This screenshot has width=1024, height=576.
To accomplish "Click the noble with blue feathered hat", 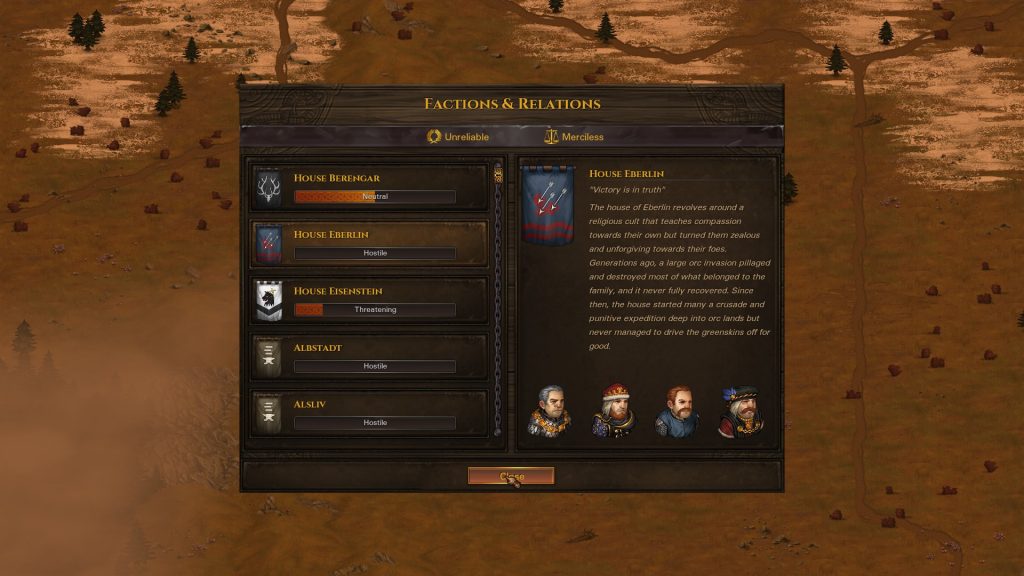I will click(x=740, y=411).
